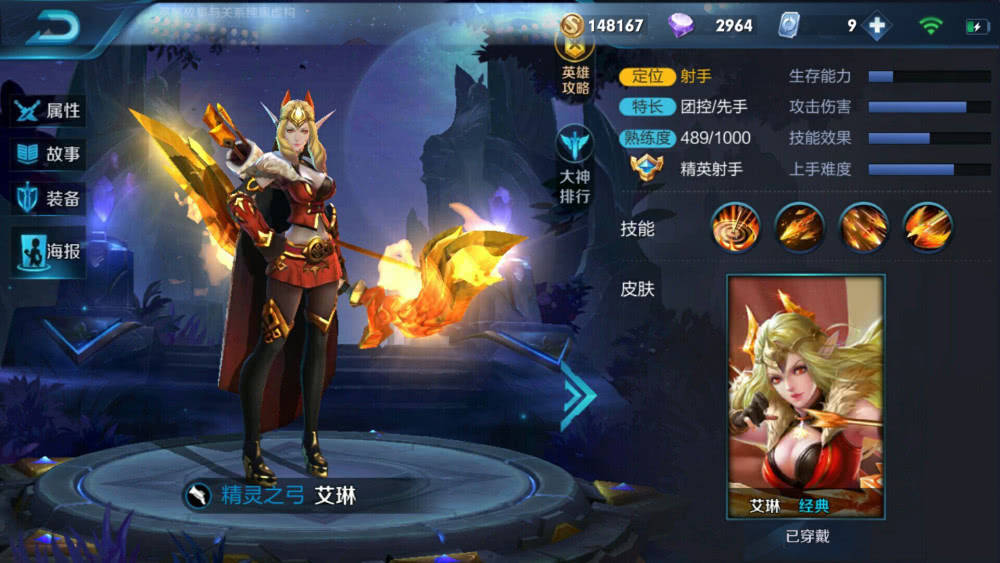Open the 属性 attributes tab
The height and width of the screenshot is (563, 1000).
(x=48, y=111)
